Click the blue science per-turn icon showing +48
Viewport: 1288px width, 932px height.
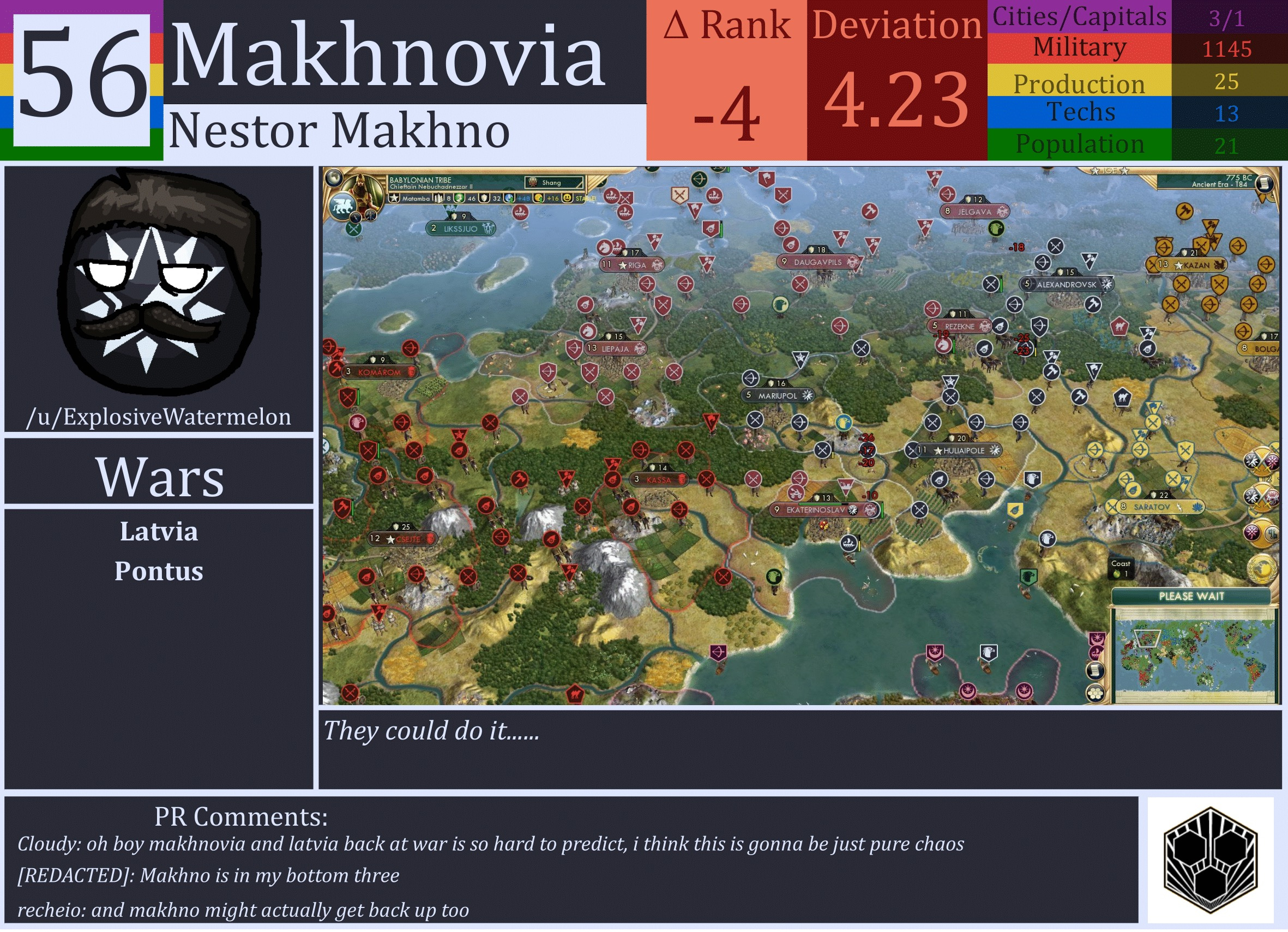click(509, 199)
